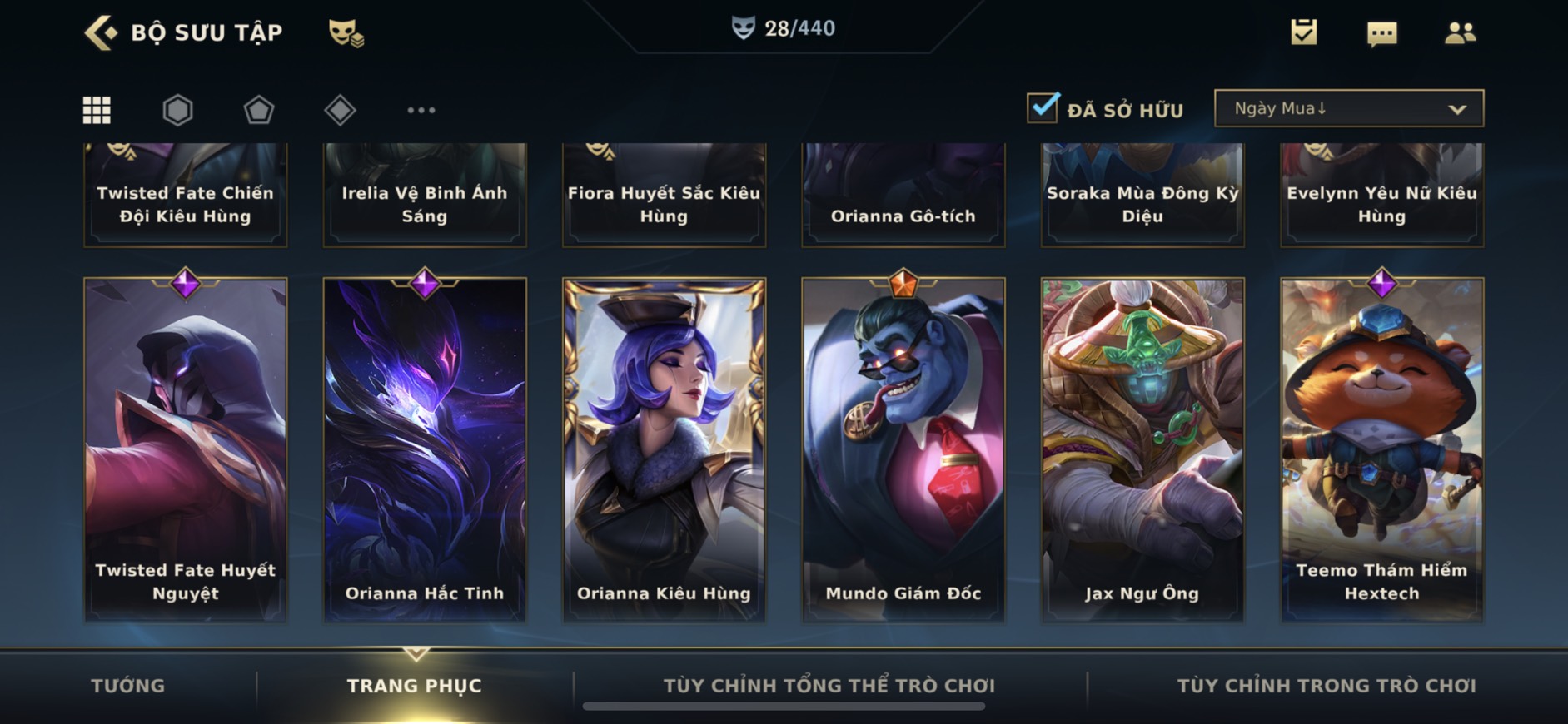Select the hexagon rarity filter
1568x724 pixels.
pyautogui.click(x=177, y=110)
